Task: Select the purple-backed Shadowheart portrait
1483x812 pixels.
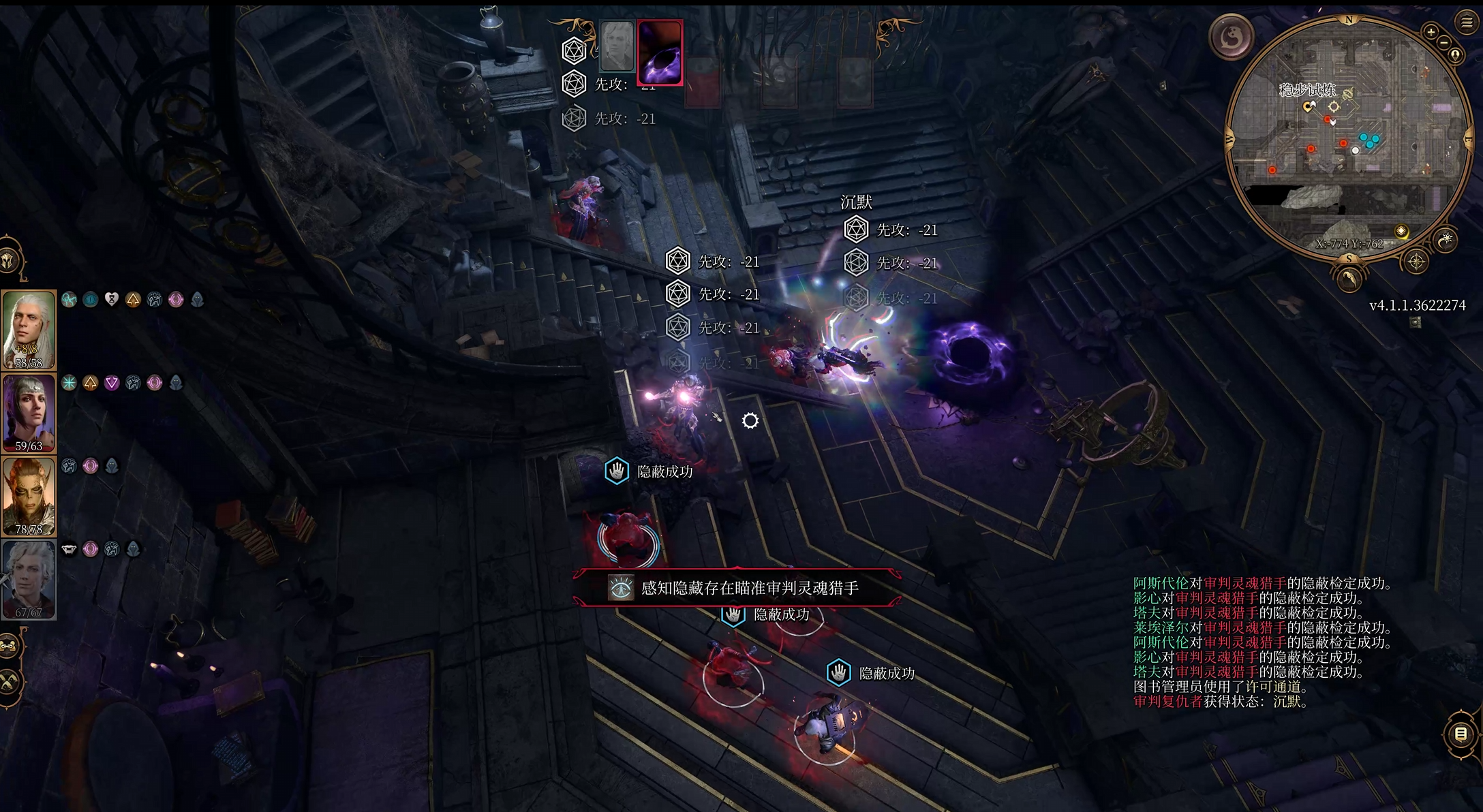Action: tap(29, 413)
